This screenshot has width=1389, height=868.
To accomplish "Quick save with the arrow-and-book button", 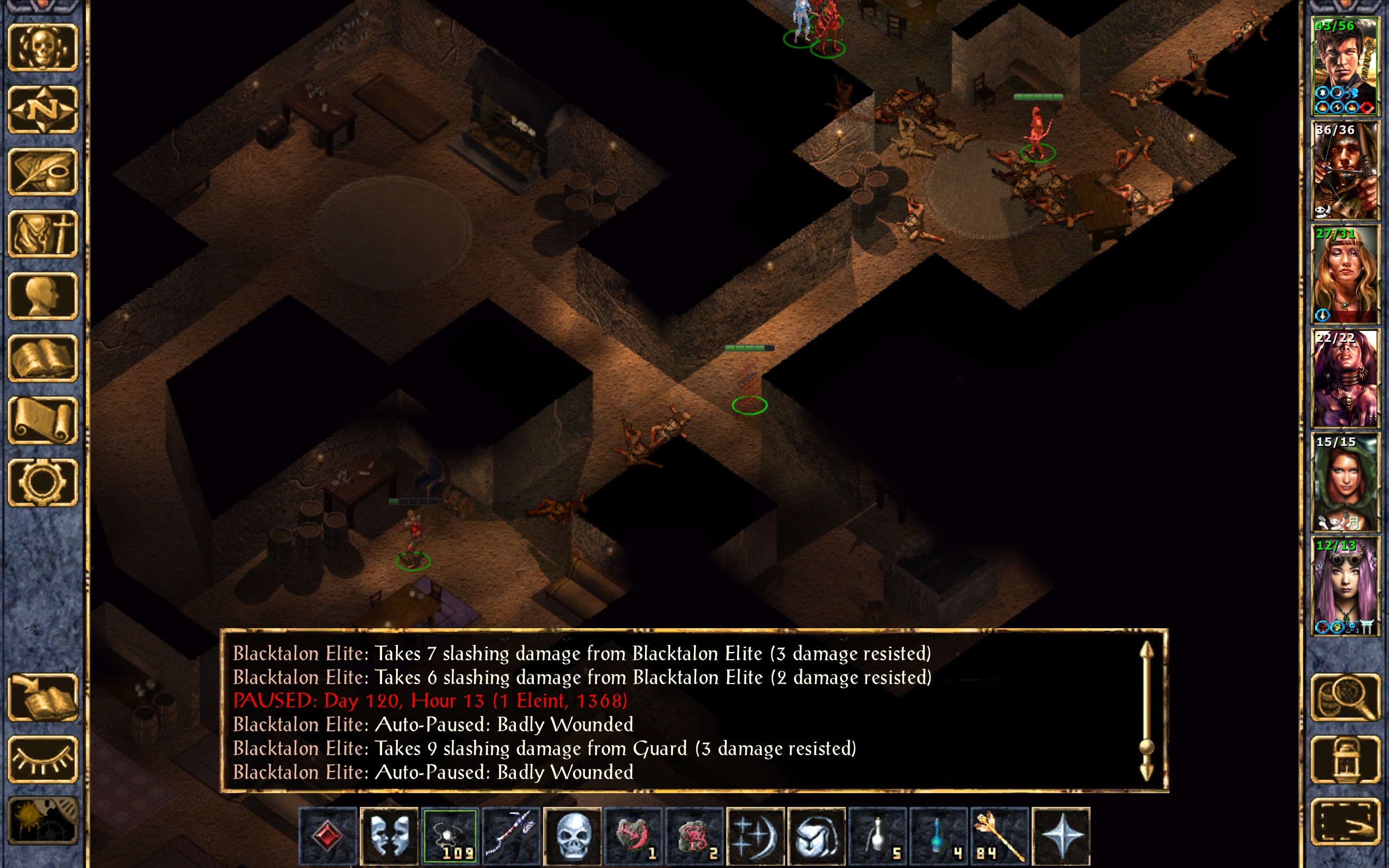I will click(42, 697).
